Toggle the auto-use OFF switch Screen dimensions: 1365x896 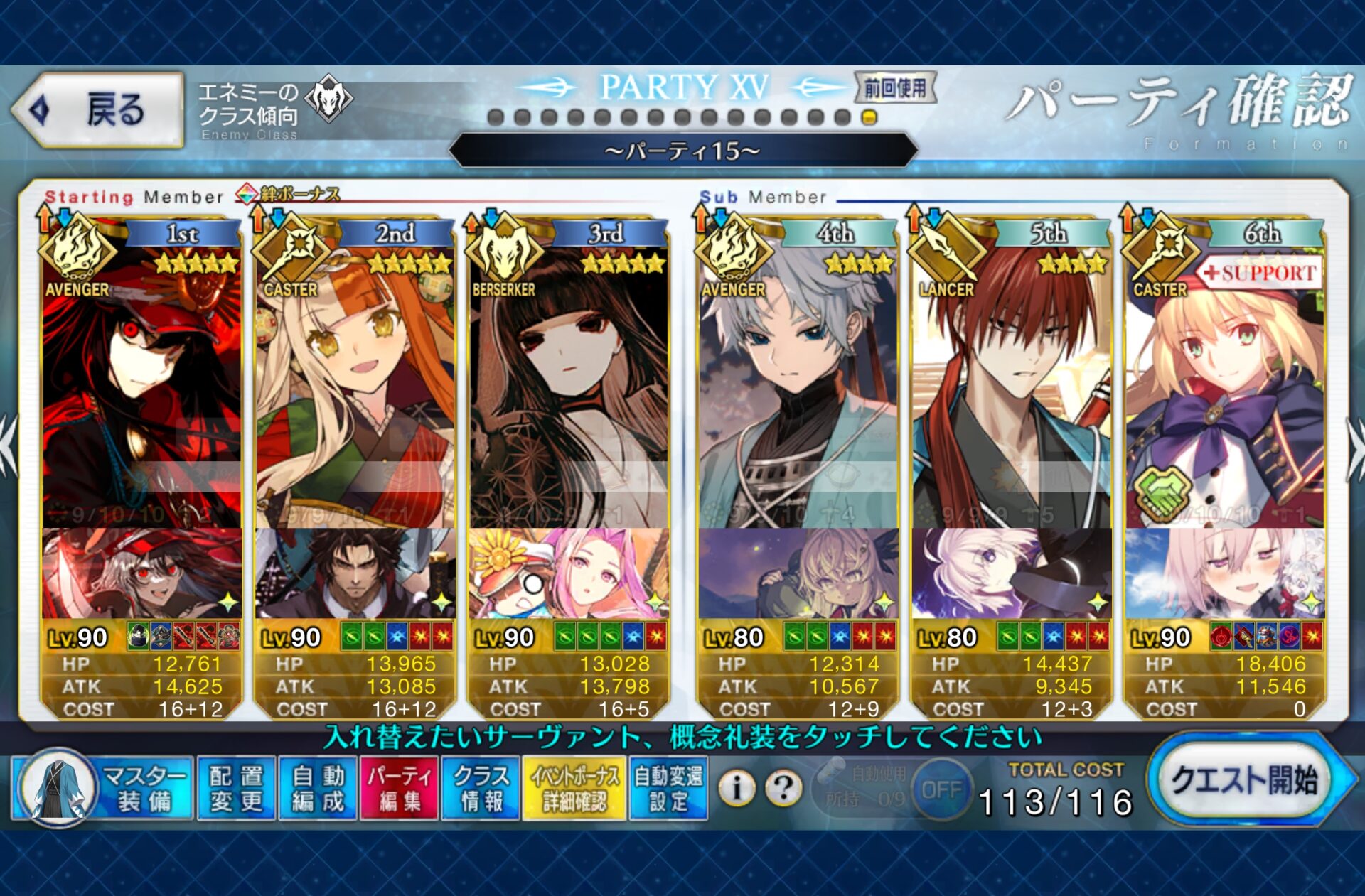click(x=941, y=789)
